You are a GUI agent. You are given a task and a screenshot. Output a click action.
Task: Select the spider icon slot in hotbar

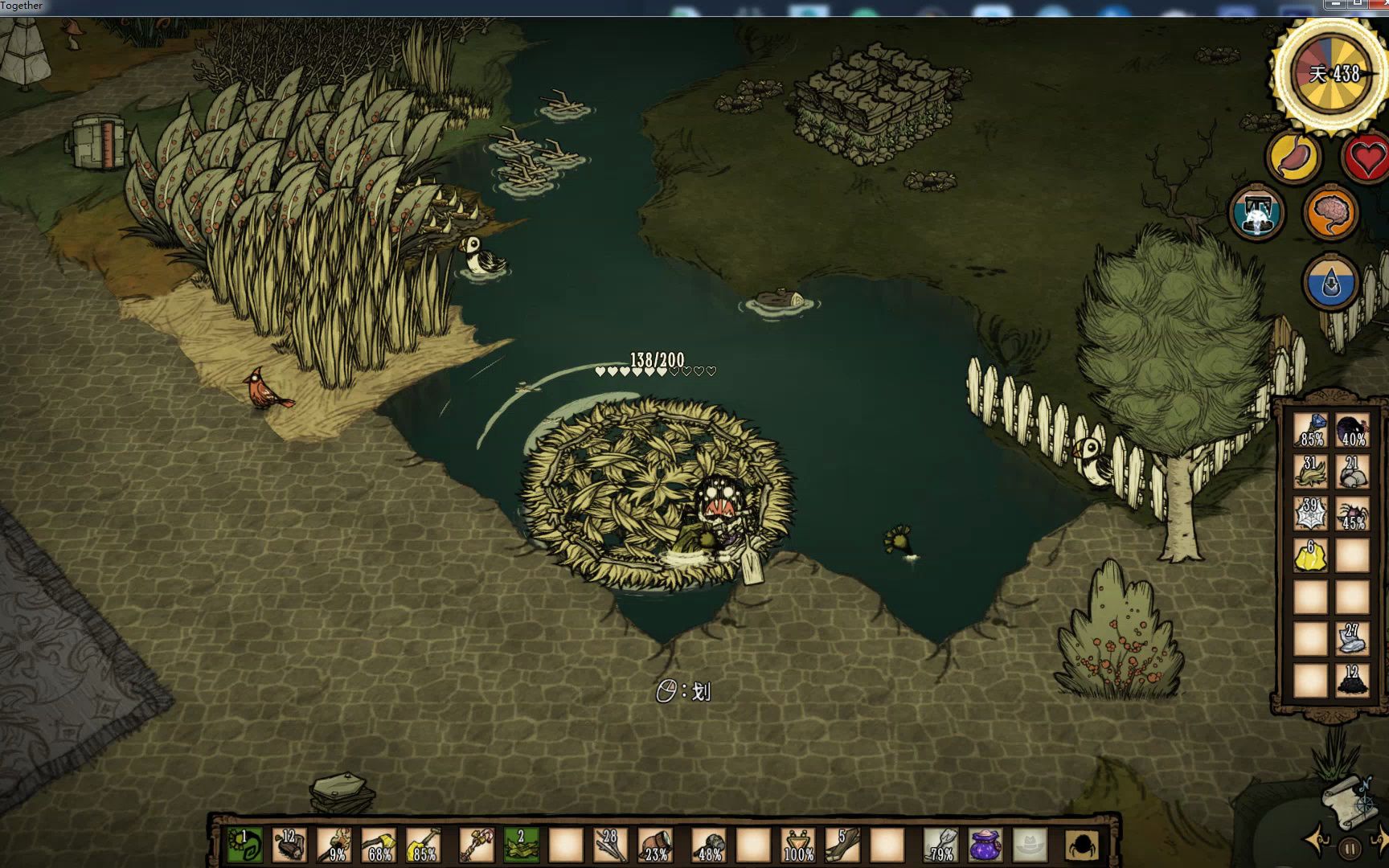pos(1081,845)
